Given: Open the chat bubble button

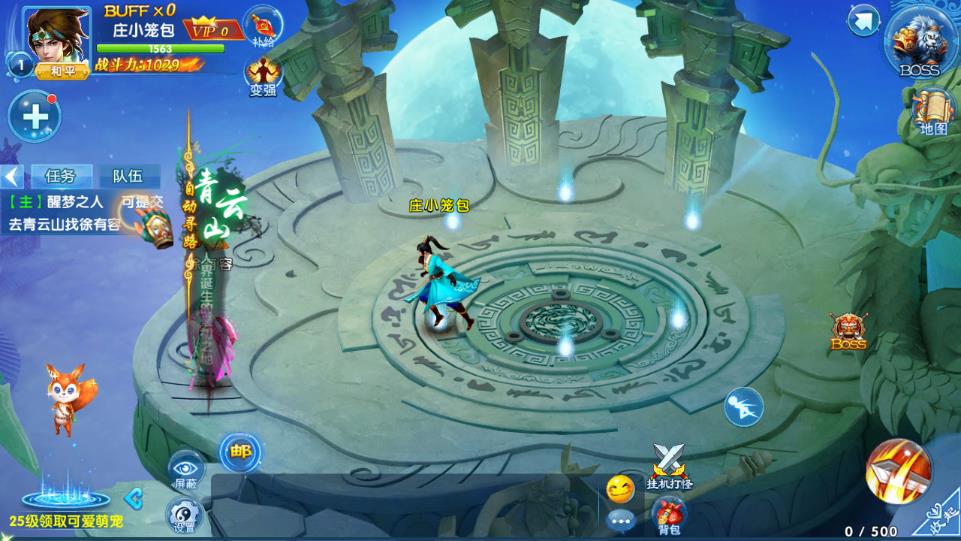Looking at the screenshot, I should [x=620, y=520].
